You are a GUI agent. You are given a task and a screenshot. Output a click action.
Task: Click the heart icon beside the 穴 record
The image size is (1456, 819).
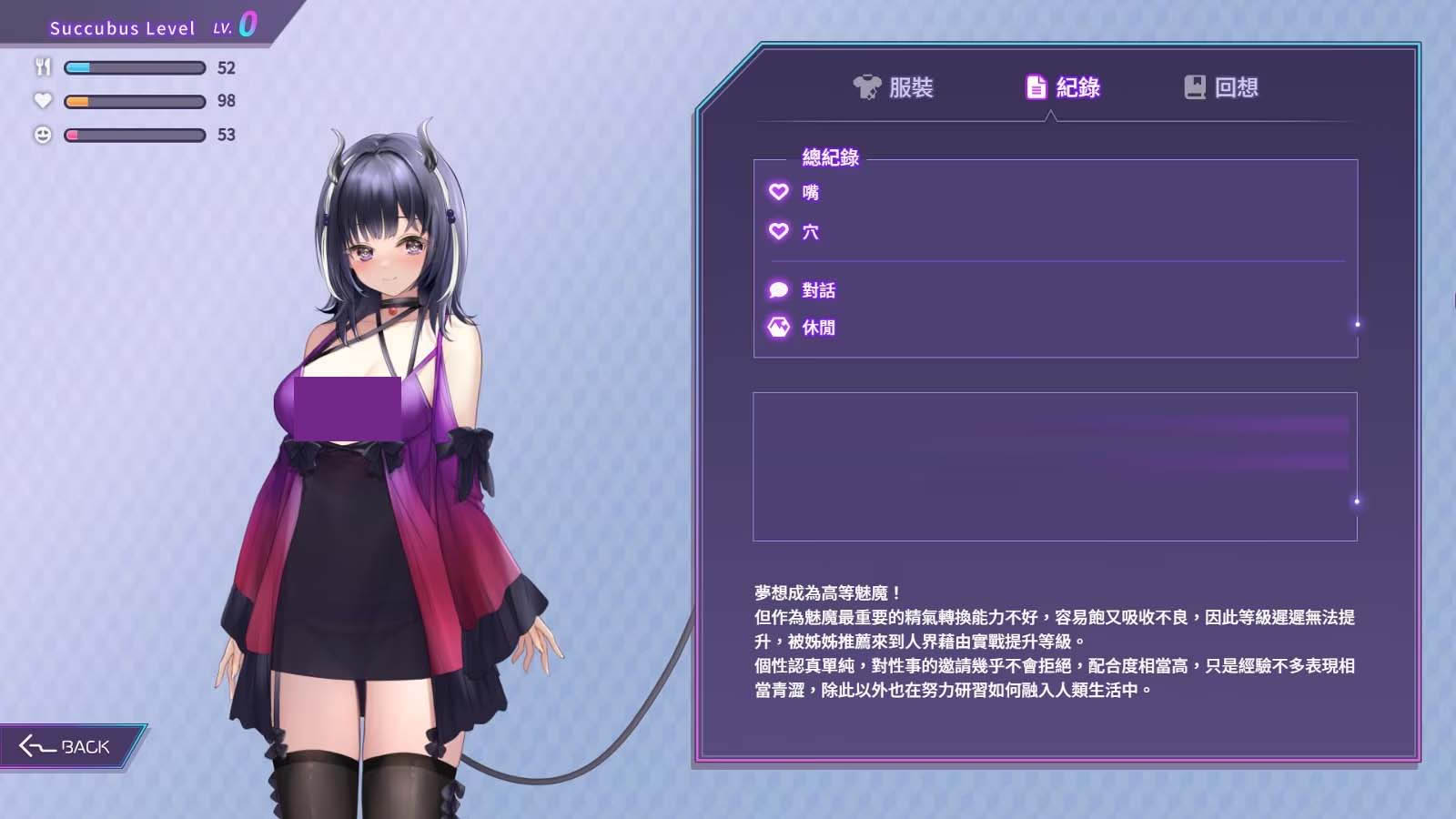pyautogui.click(x=777, y=231)
